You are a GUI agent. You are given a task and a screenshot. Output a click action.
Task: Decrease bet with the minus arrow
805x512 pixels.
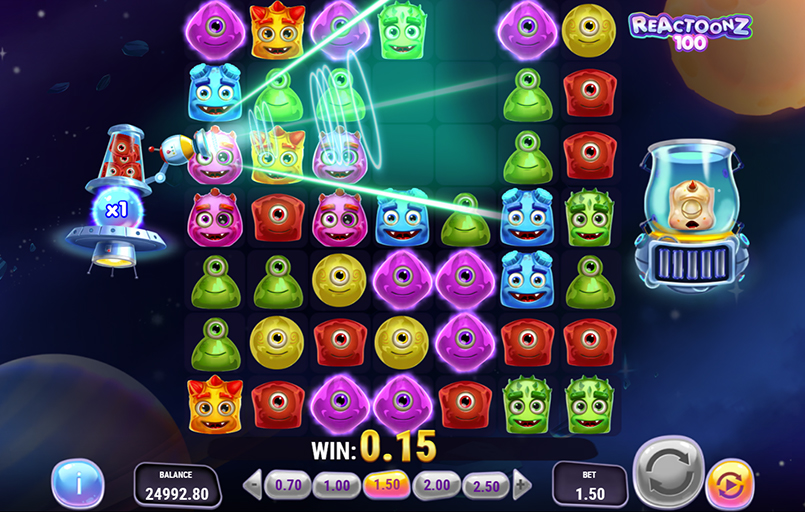point(252,486)
